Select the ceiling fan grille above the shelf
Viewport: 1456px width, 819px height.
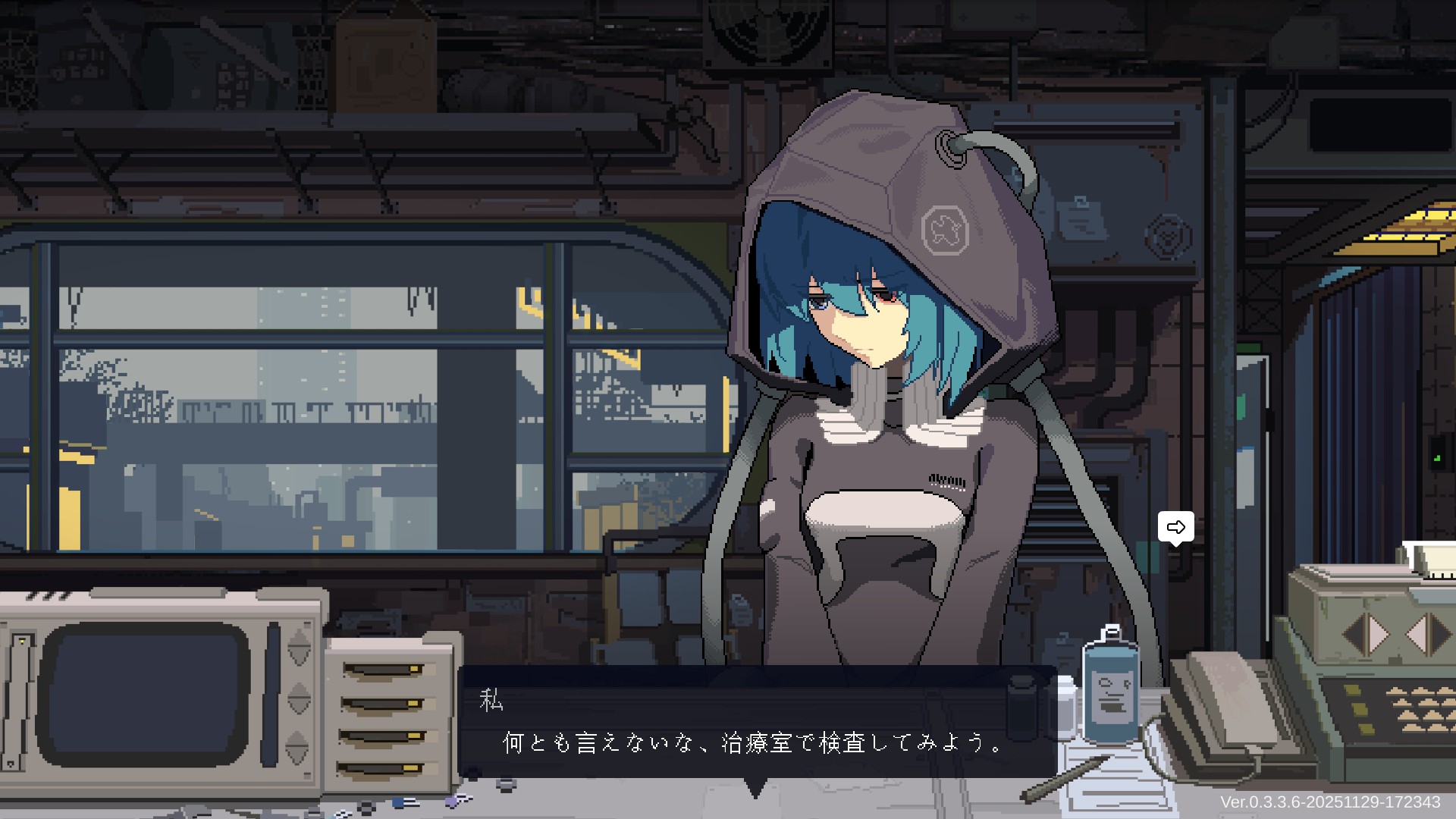tap(767, 34)
